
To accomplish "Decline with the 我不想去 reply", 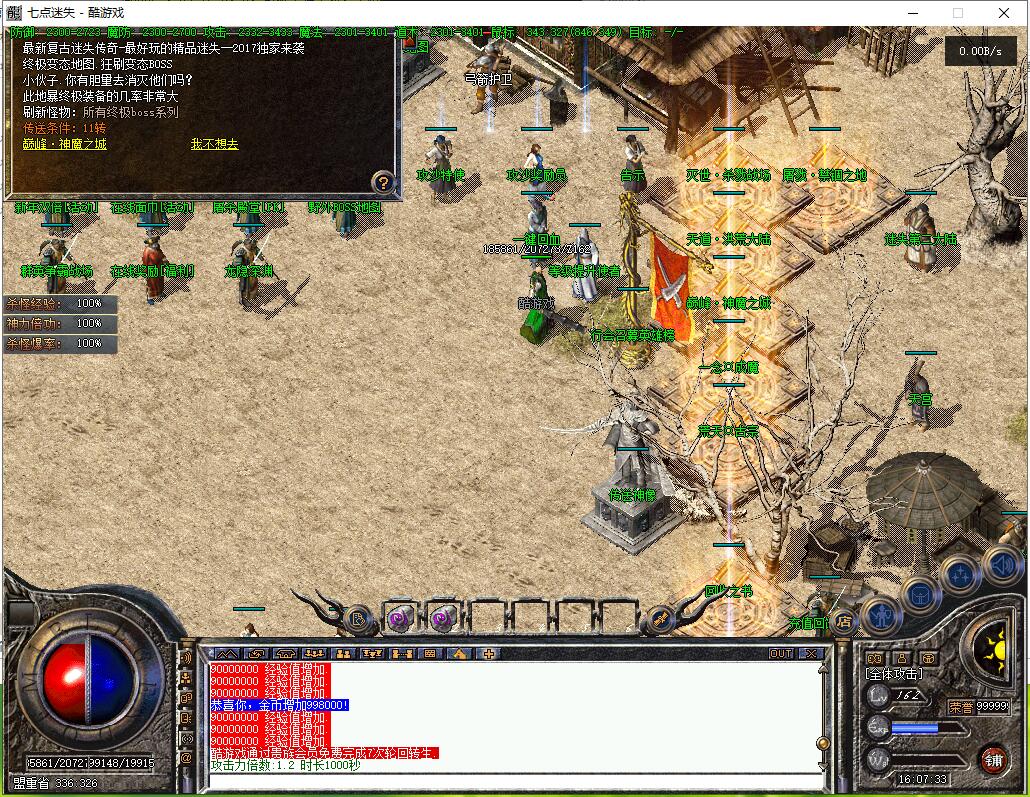I will pyautogui.click(x=215, y=144).
